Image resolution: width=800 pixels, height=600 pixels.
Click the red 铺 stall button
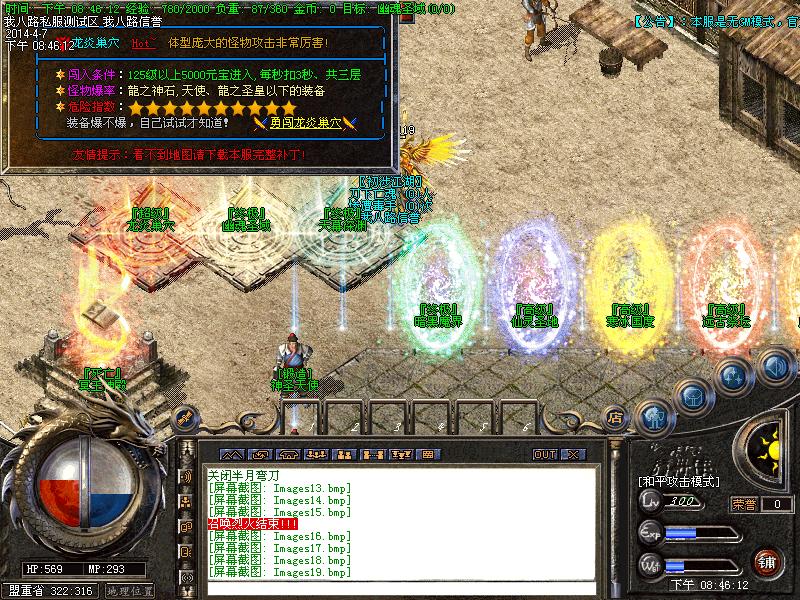pyautogui.click(x=767, y=562)
